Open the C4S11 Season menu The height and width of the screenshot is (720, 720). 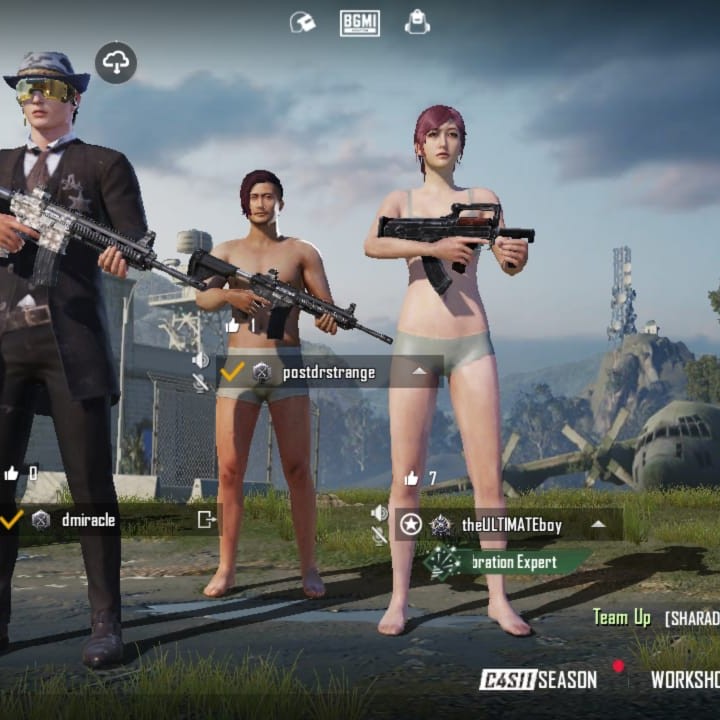pos(538,680)
